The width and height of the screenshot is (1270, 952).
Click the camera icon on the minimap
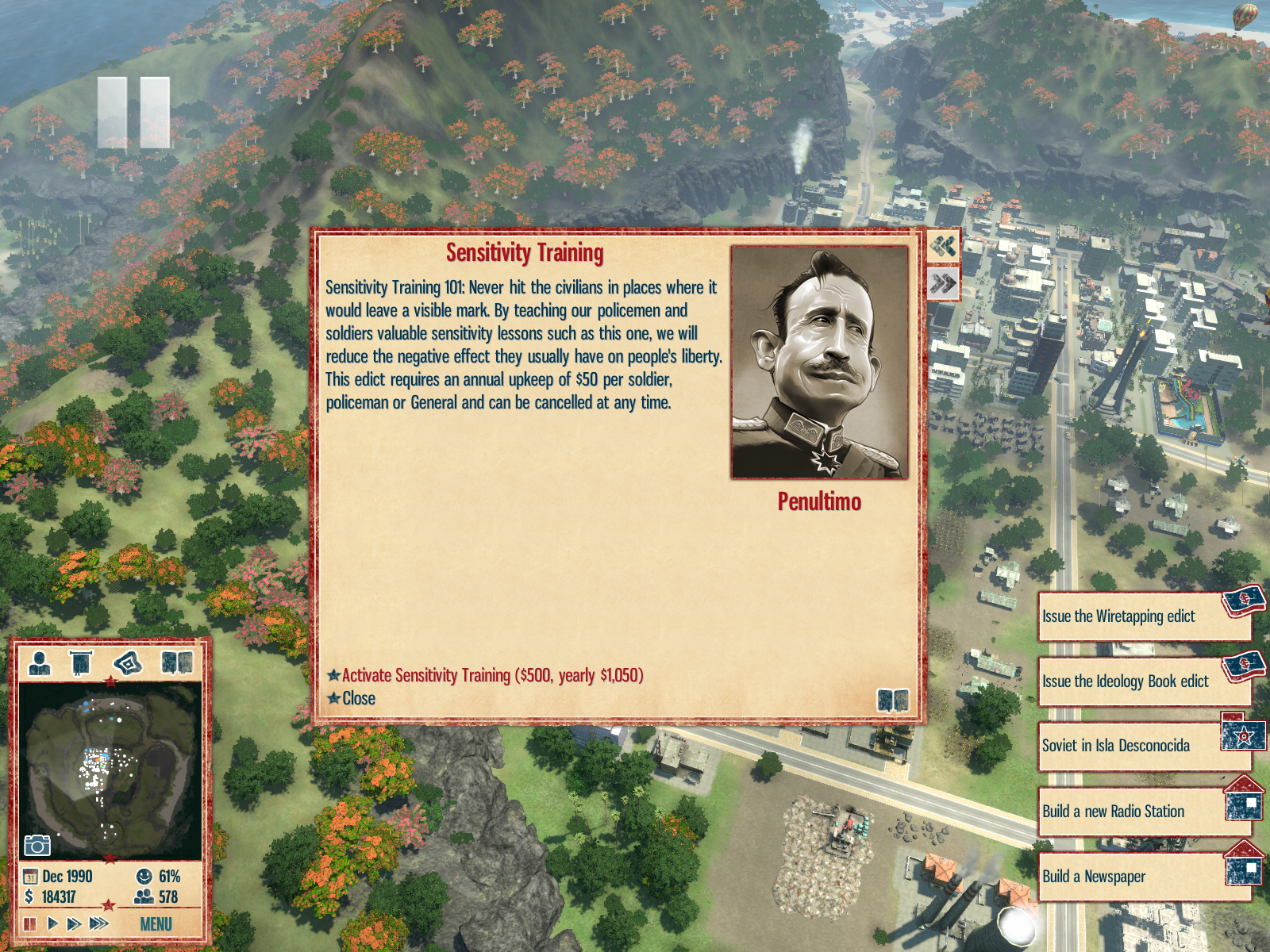[x=37, y=846]
